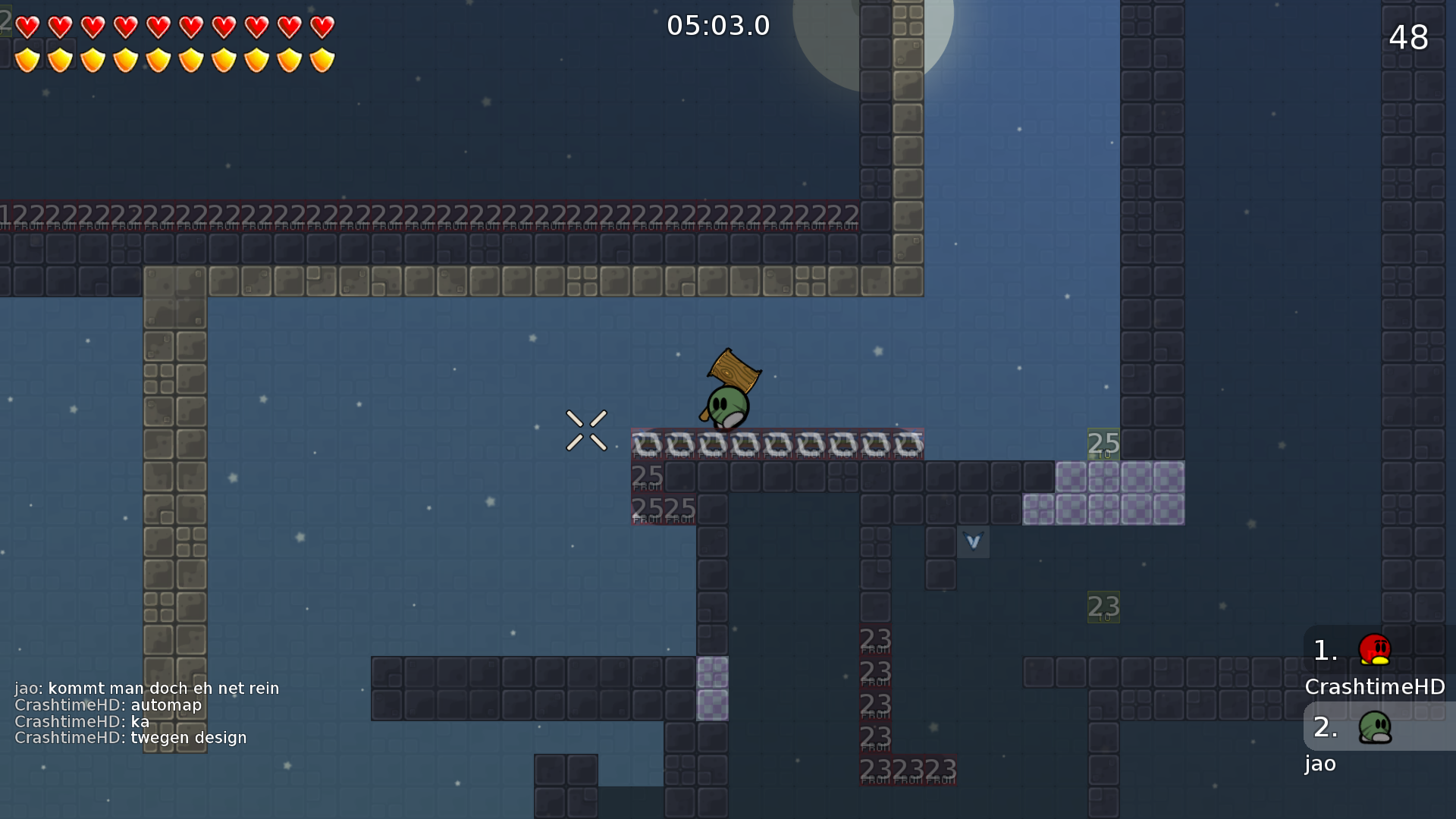The image size is (1456, 819).
Task: Select the score counter showing 48
Action: point(1409,38)
